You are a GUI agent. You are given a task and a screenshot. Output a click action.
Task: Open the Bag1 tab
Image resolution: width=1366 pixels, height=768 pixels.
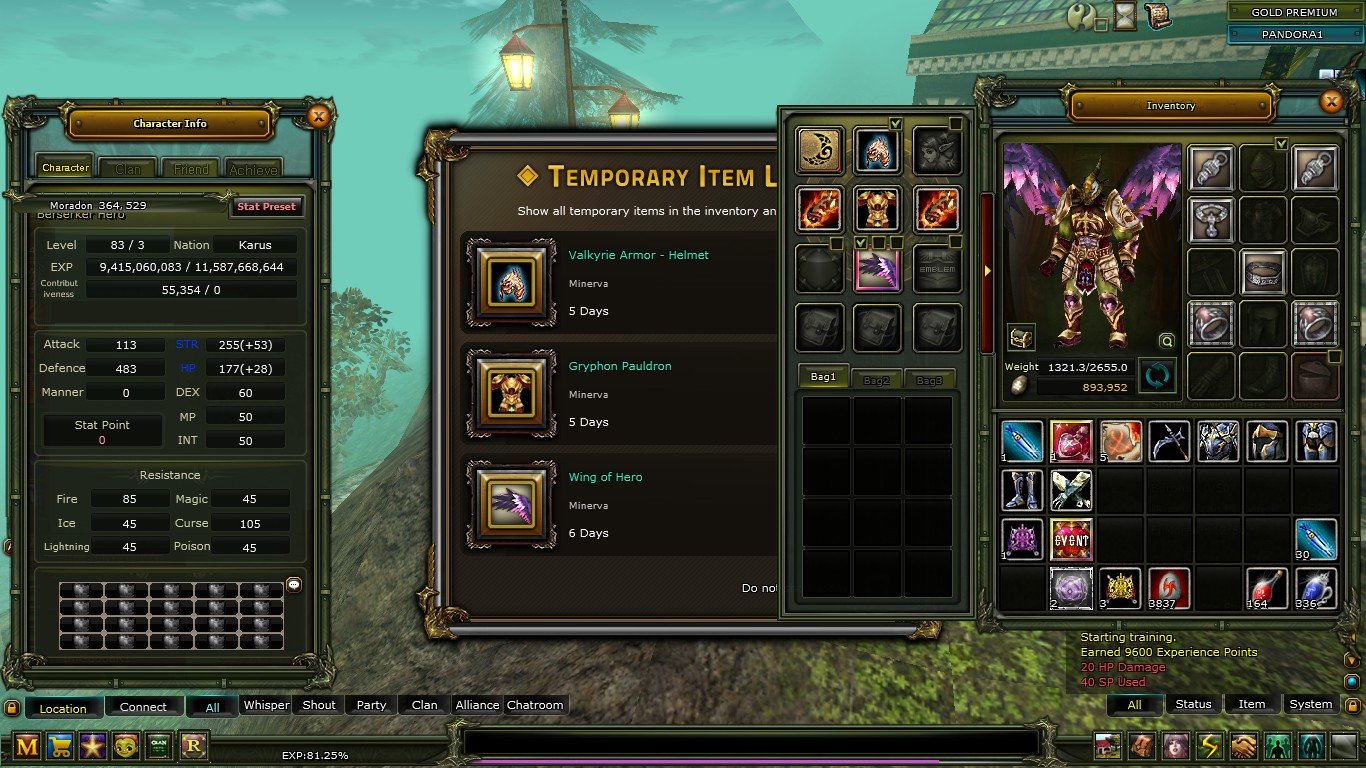[x=823, y=377]
